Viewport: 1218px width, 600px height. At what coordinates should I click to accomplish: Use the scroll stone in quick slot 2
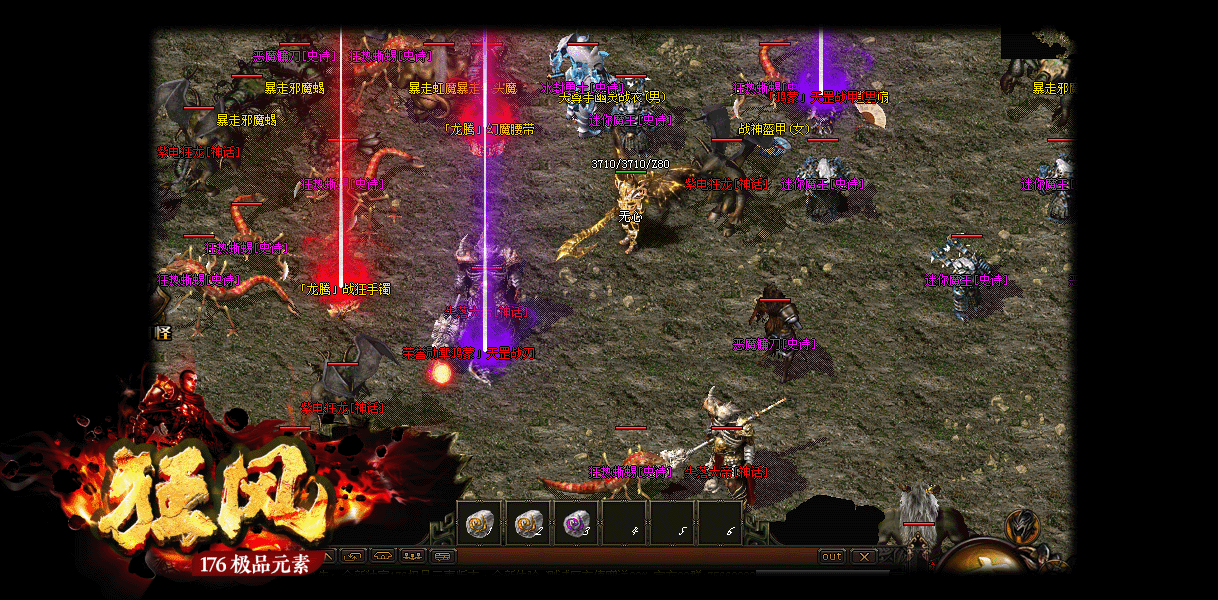coord(527,523)
